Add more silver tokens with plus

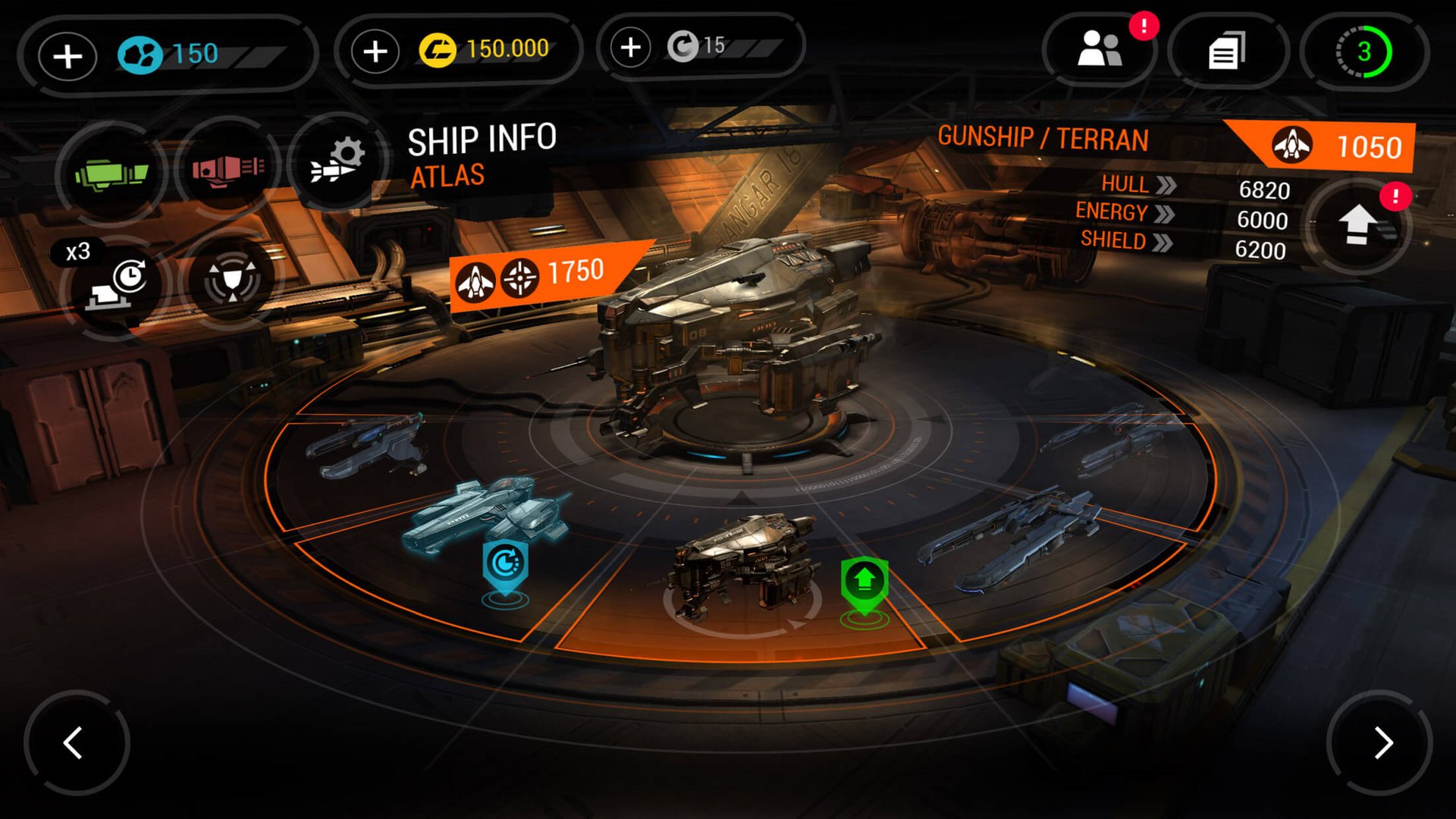point(630,48)
